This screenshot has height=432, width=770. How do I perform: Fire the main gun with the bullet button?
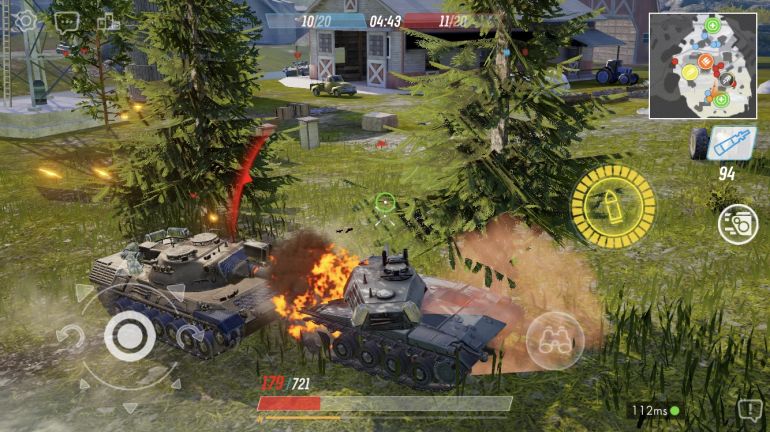pos(613,206)
